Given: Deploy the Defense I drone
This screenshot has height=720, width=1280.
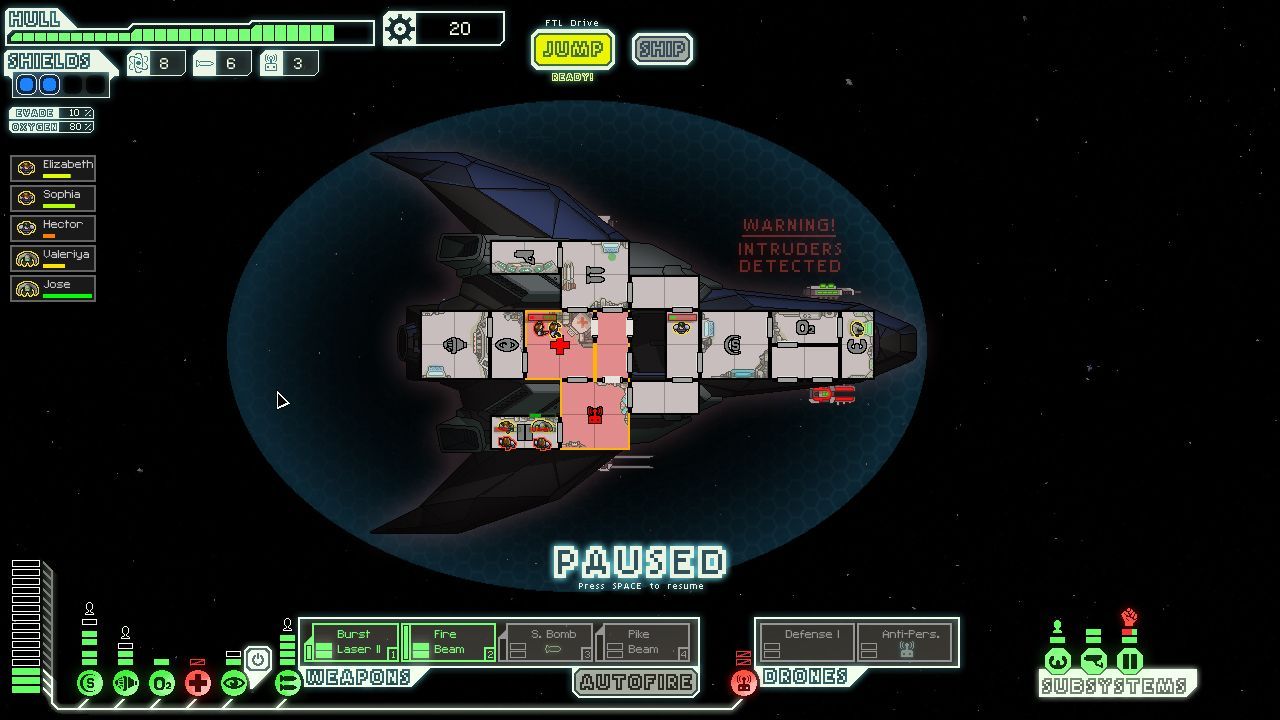Looking at the screenshot, I should [x=807, y=642].
